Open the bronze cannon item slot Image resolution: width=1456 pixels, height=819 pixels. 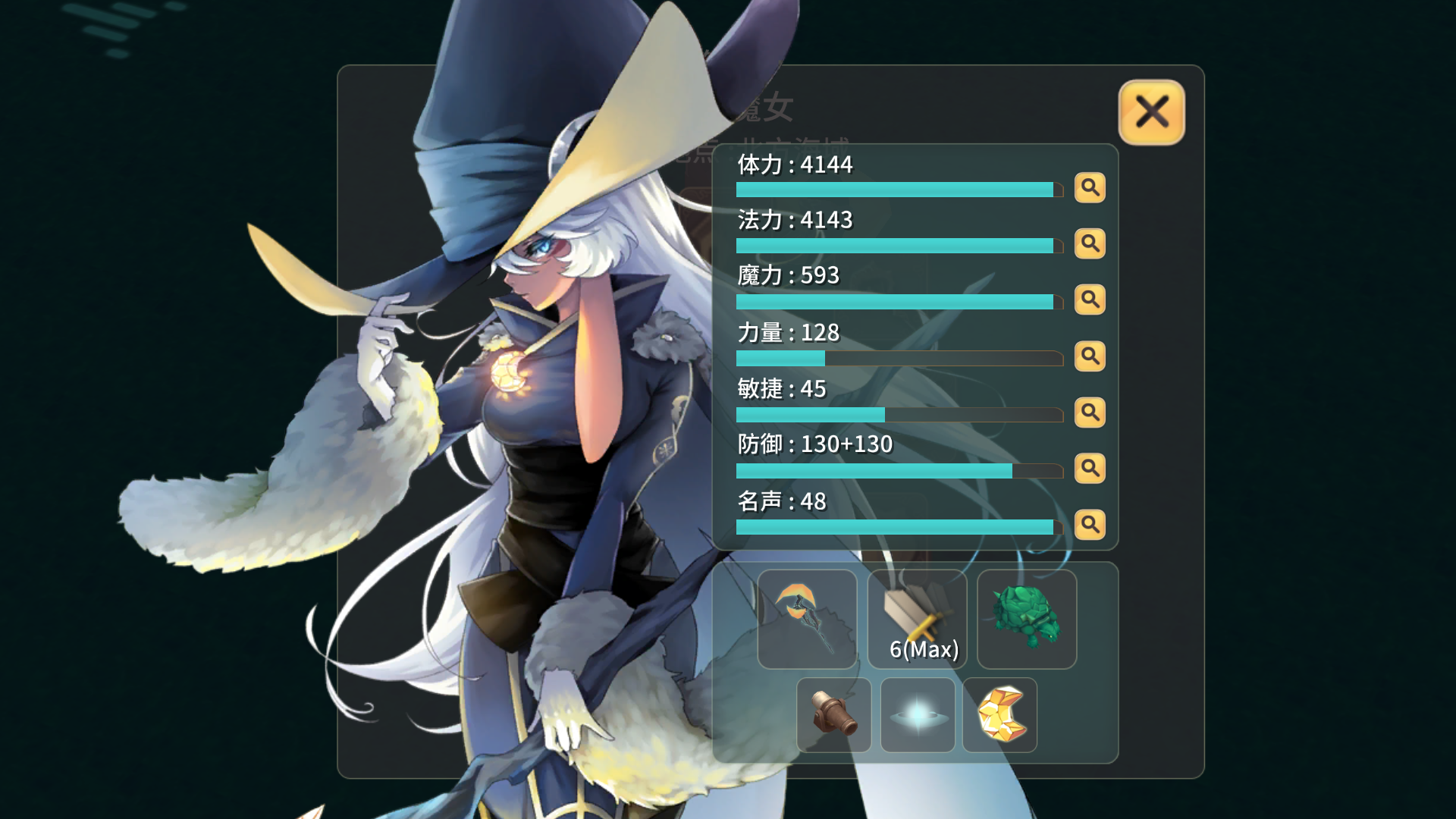[834, 714]
